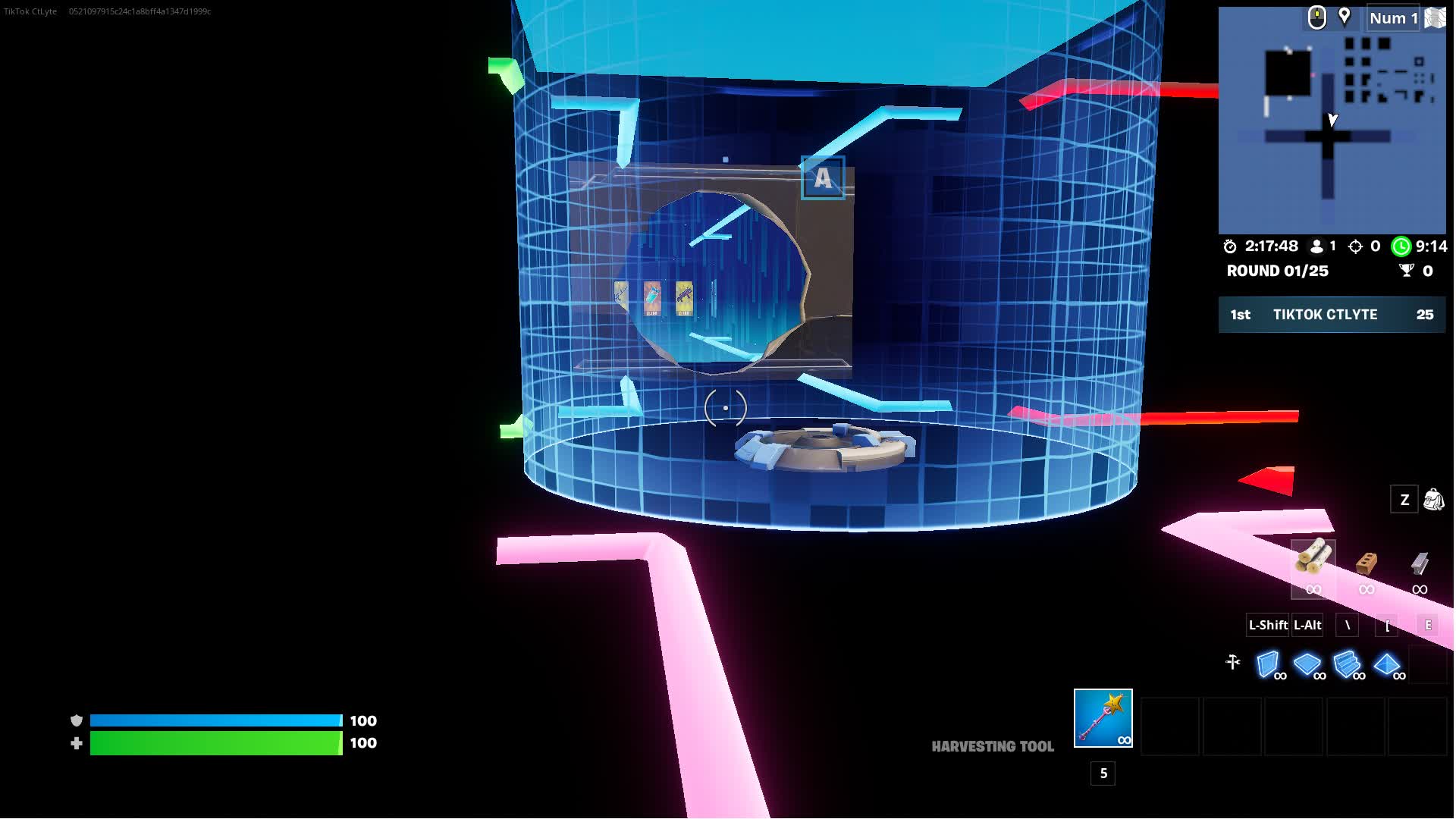Open the Num 1 selector
The image size is (1456, 819).
[x=1392, y=18]
